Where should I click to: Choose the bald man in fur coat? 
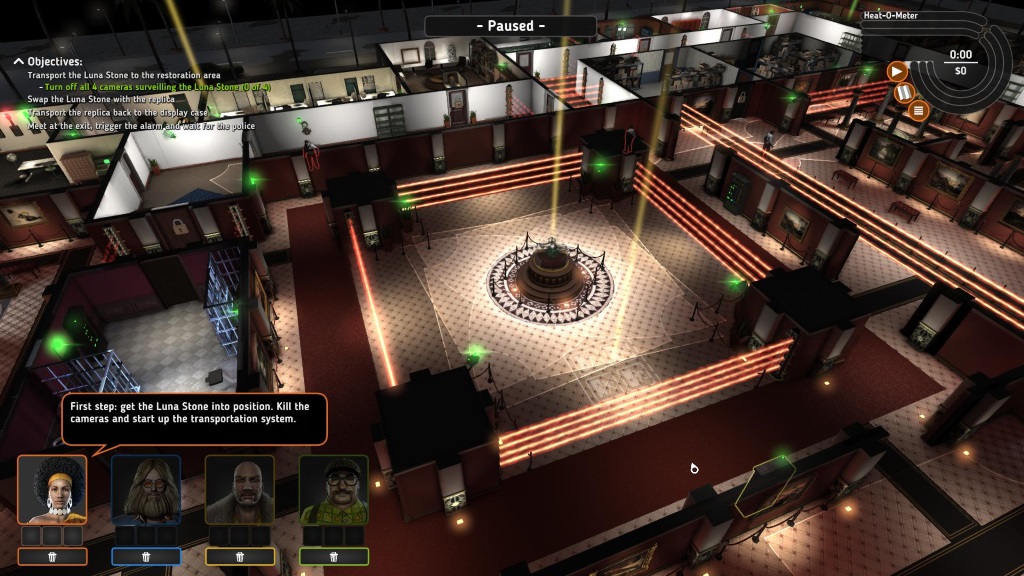240,490
